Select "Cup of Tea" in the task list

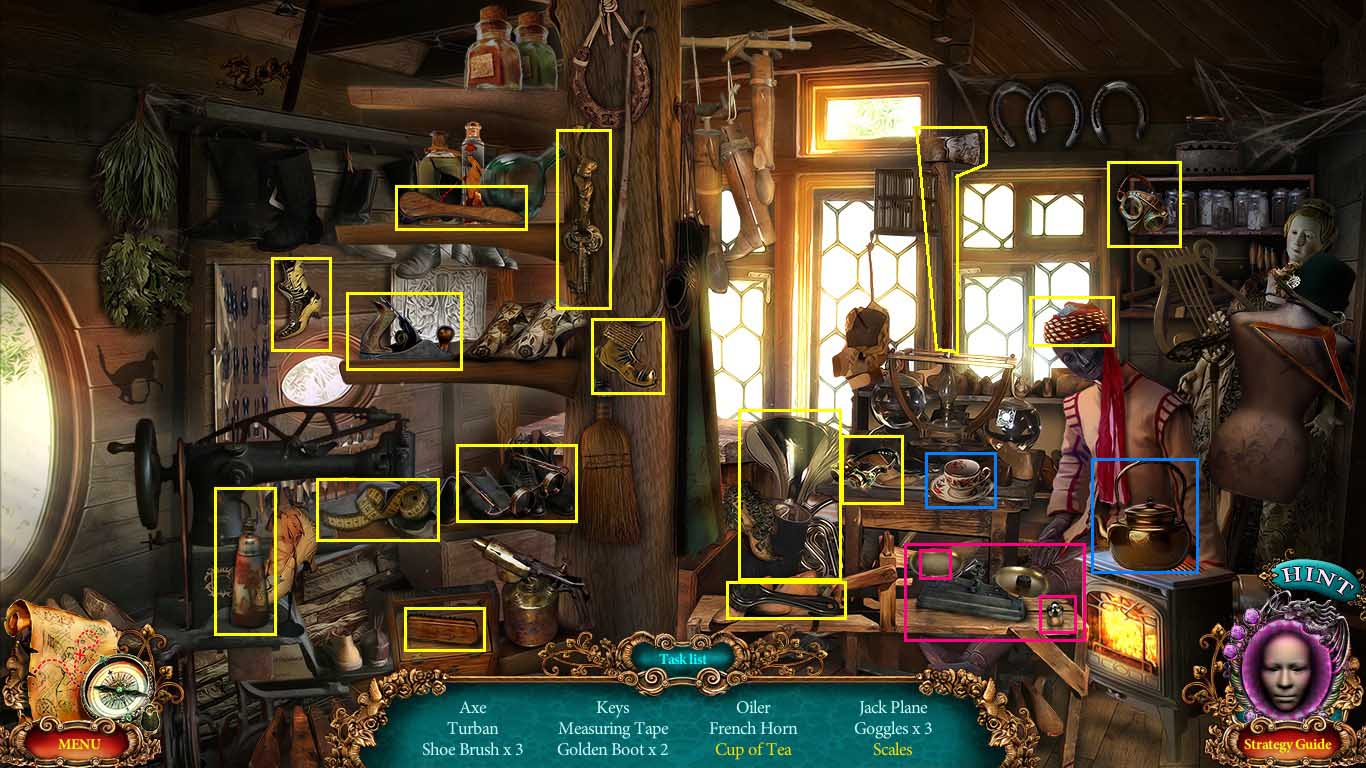click(753, 749)
